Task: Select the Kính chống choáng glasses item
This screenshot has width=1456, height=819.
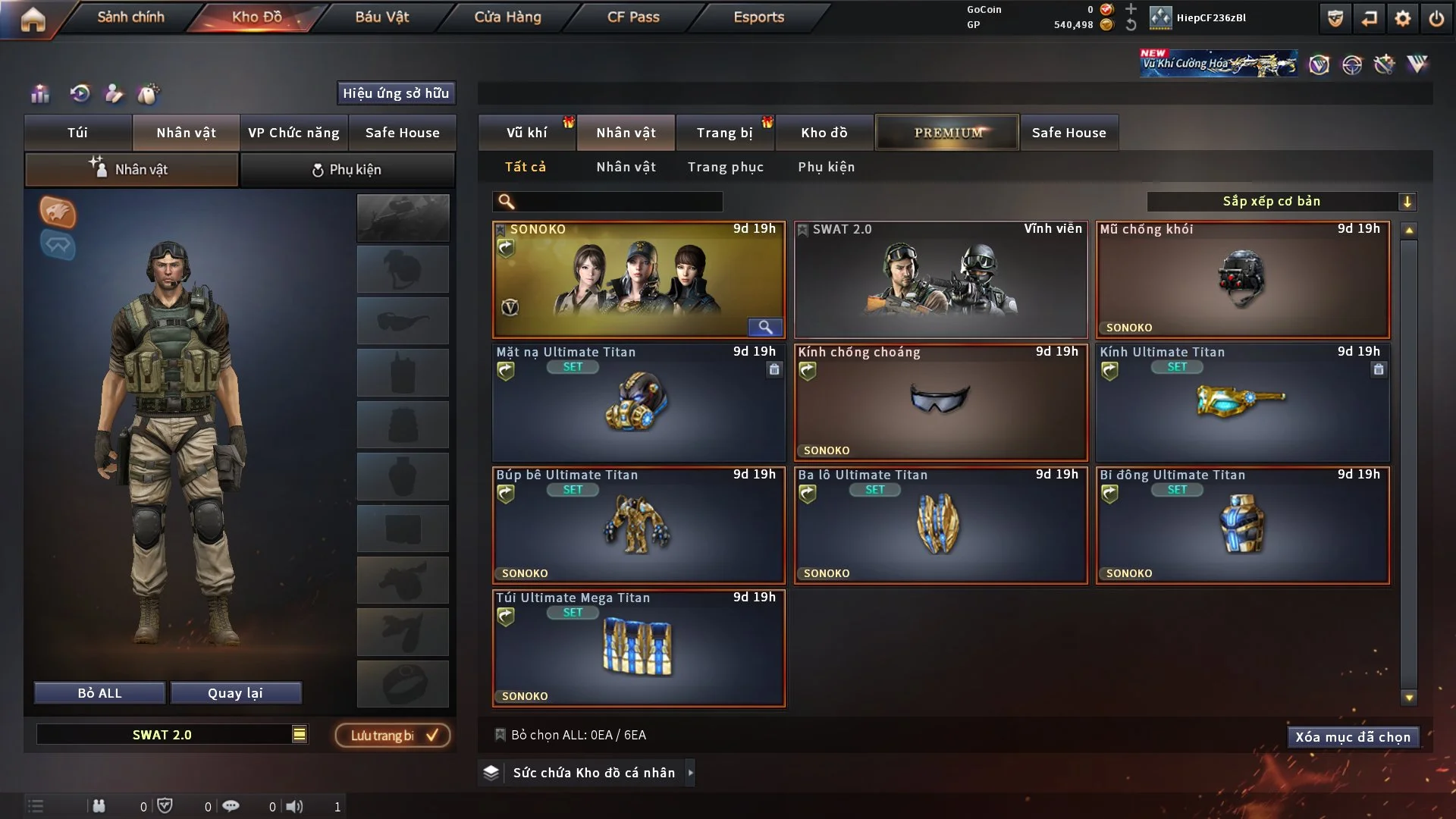Action: click(940, 403)
